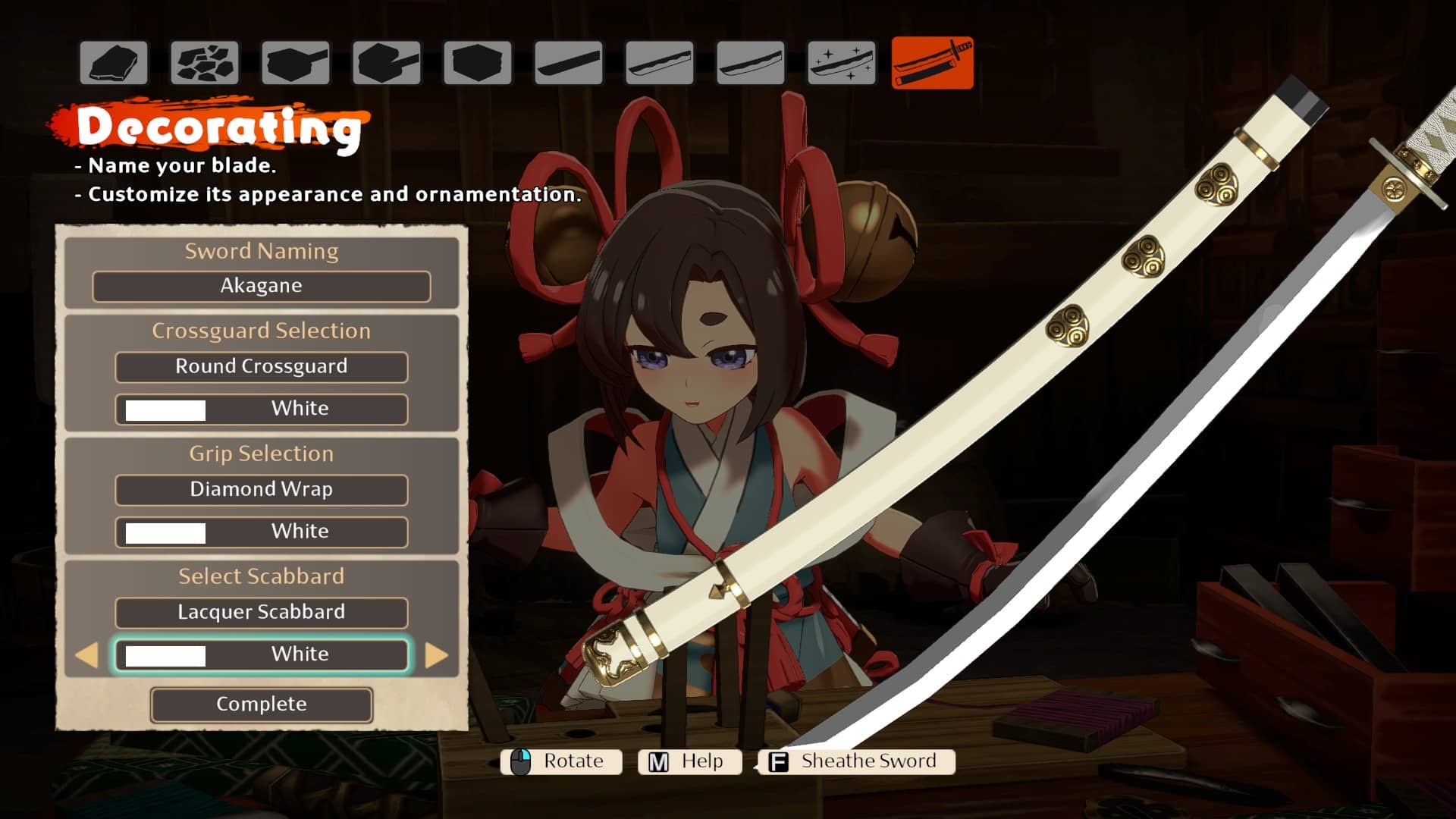
Task: Edit the Akagane sword name field
Action: pyautogui.click(x=261, y=287)
